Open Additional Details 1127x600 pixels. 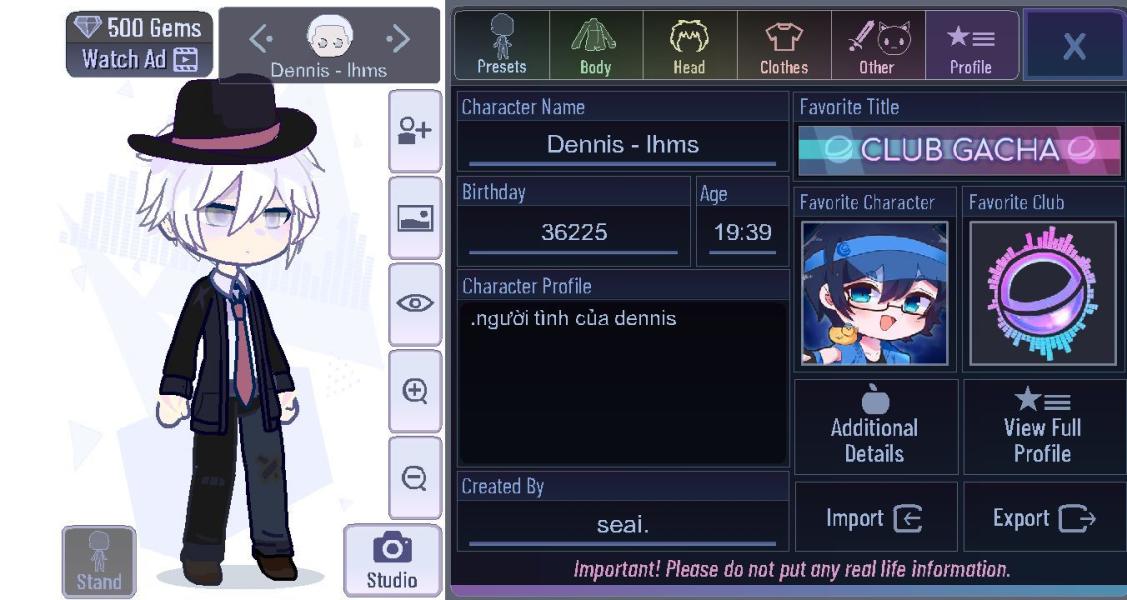[875, 427]
